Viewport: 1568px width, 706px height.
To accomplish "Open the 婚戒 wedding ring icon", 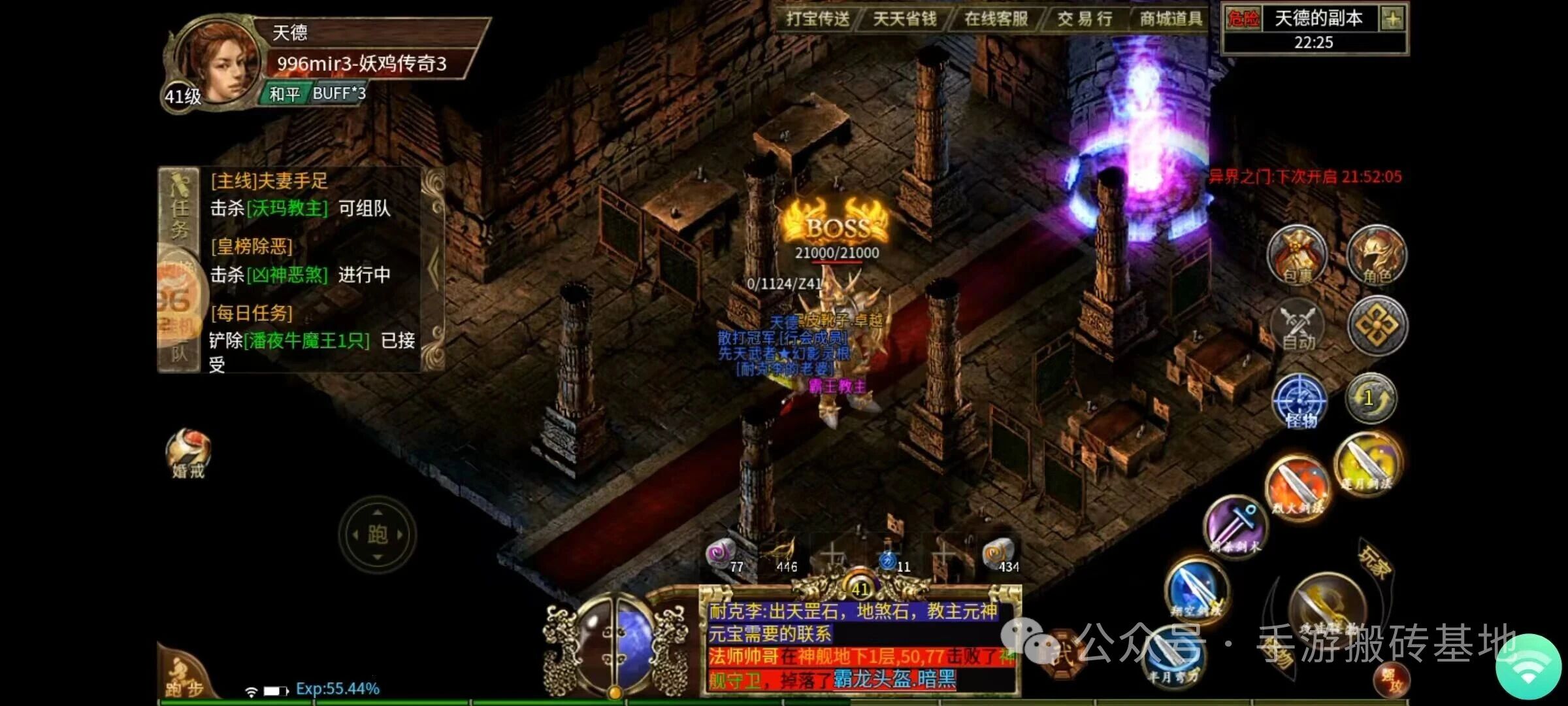I will coord(189,452).
